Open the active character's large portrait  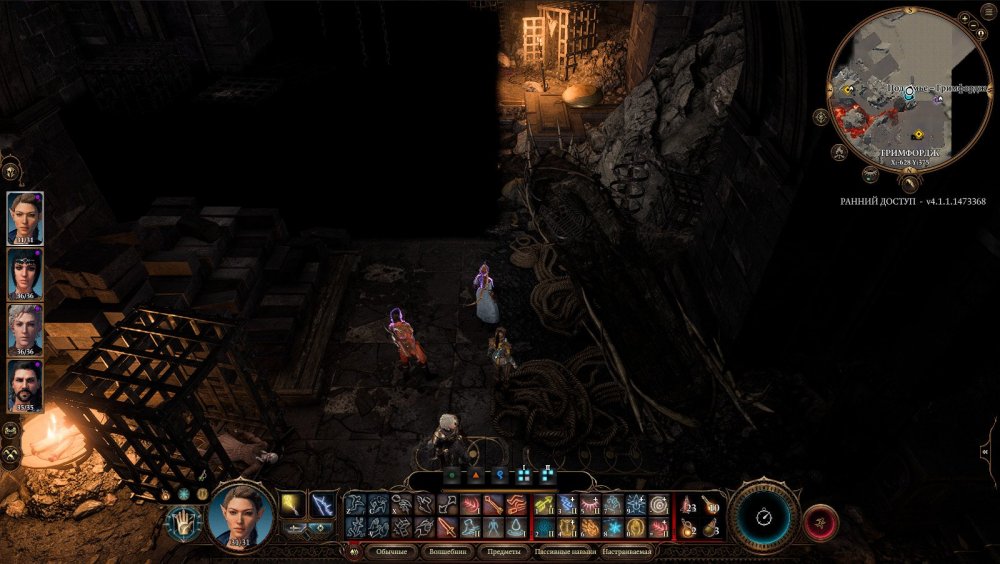(241, 514)
